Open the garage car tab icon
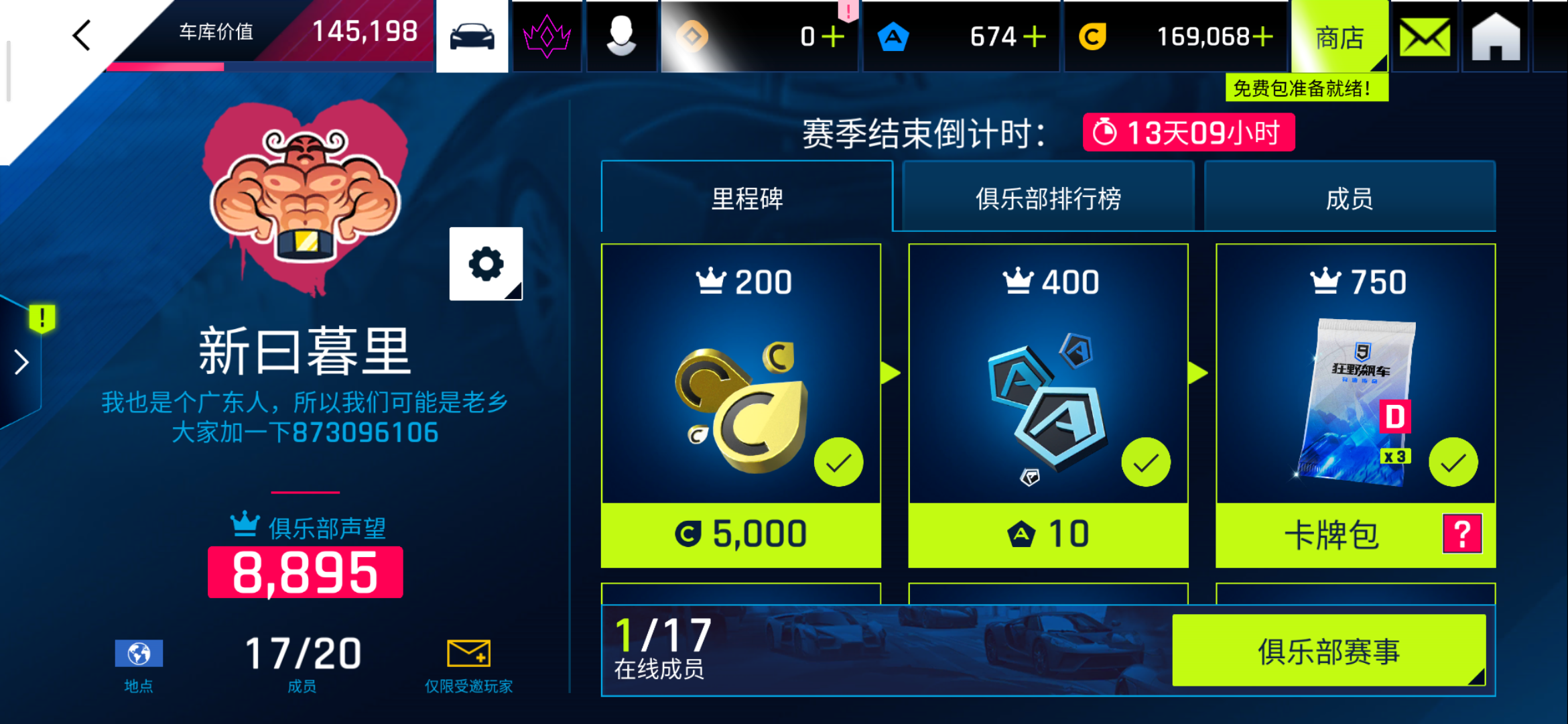The width and height of the screenshot is (1568, 724). (472, 35)
